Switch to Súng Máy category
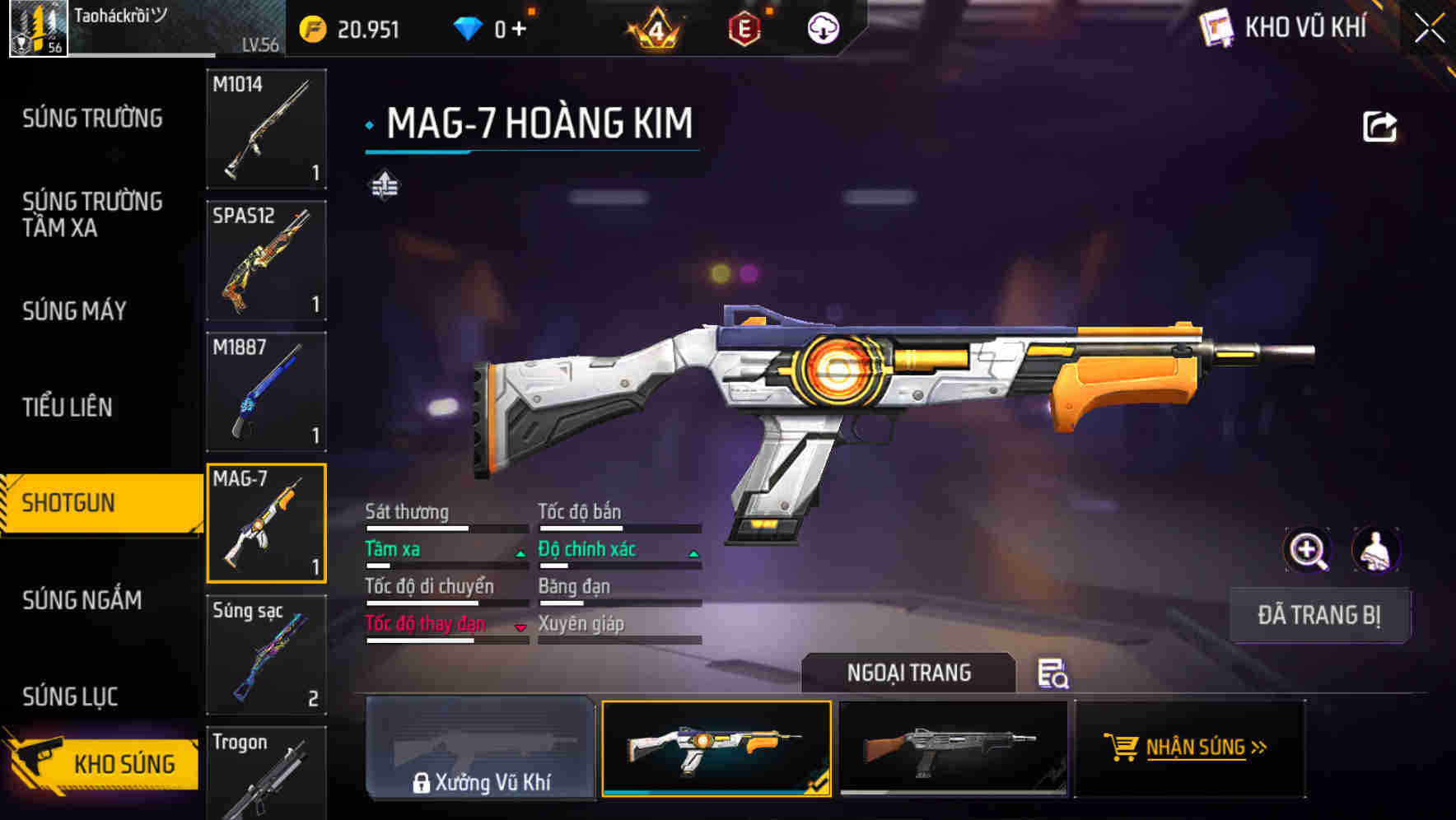 [x=74, y=311]
